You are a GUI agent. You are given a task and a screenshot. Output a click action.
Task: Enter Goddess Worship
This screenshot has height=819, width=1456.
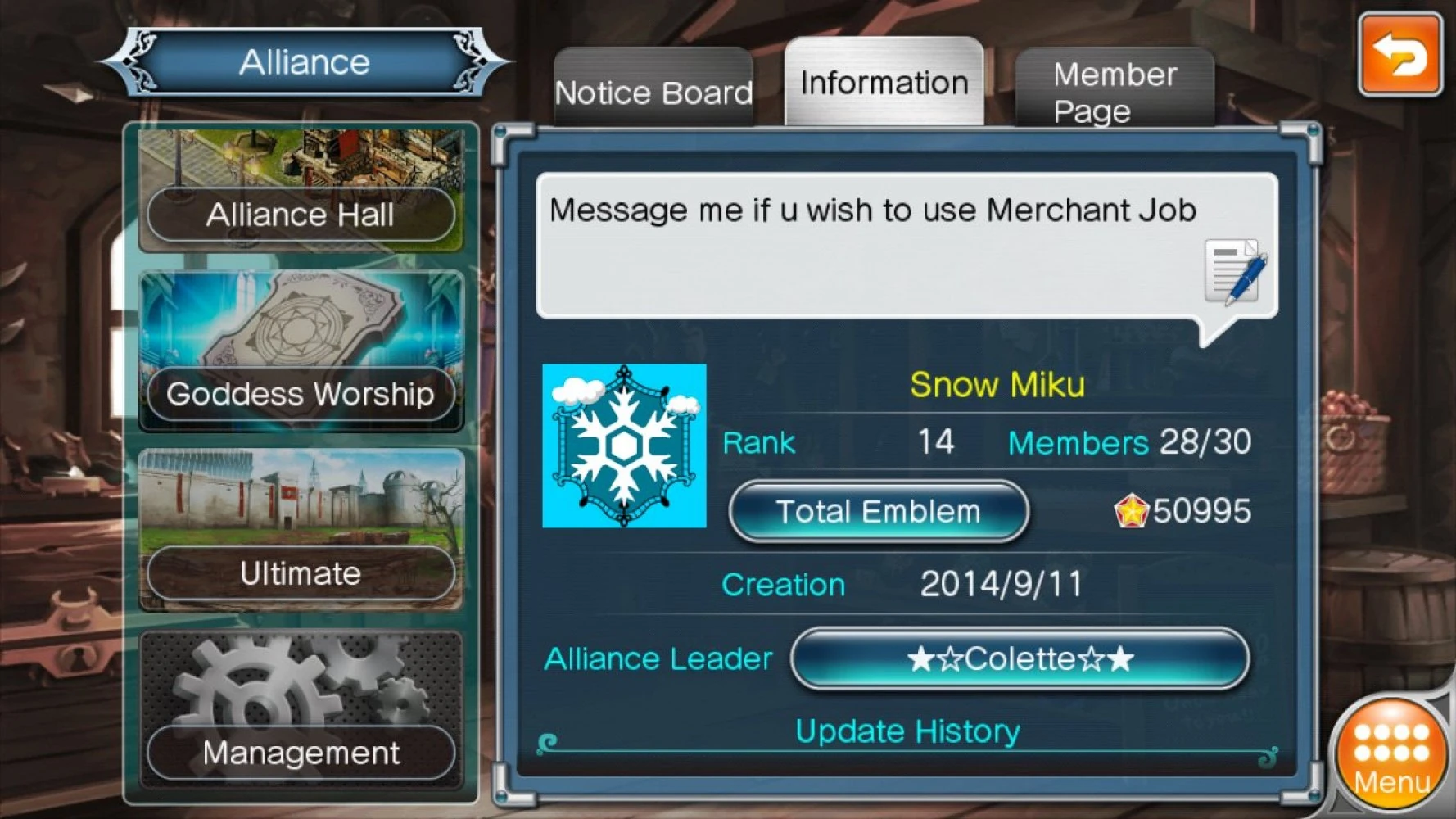pyautogui.click(x=301, y=394)
